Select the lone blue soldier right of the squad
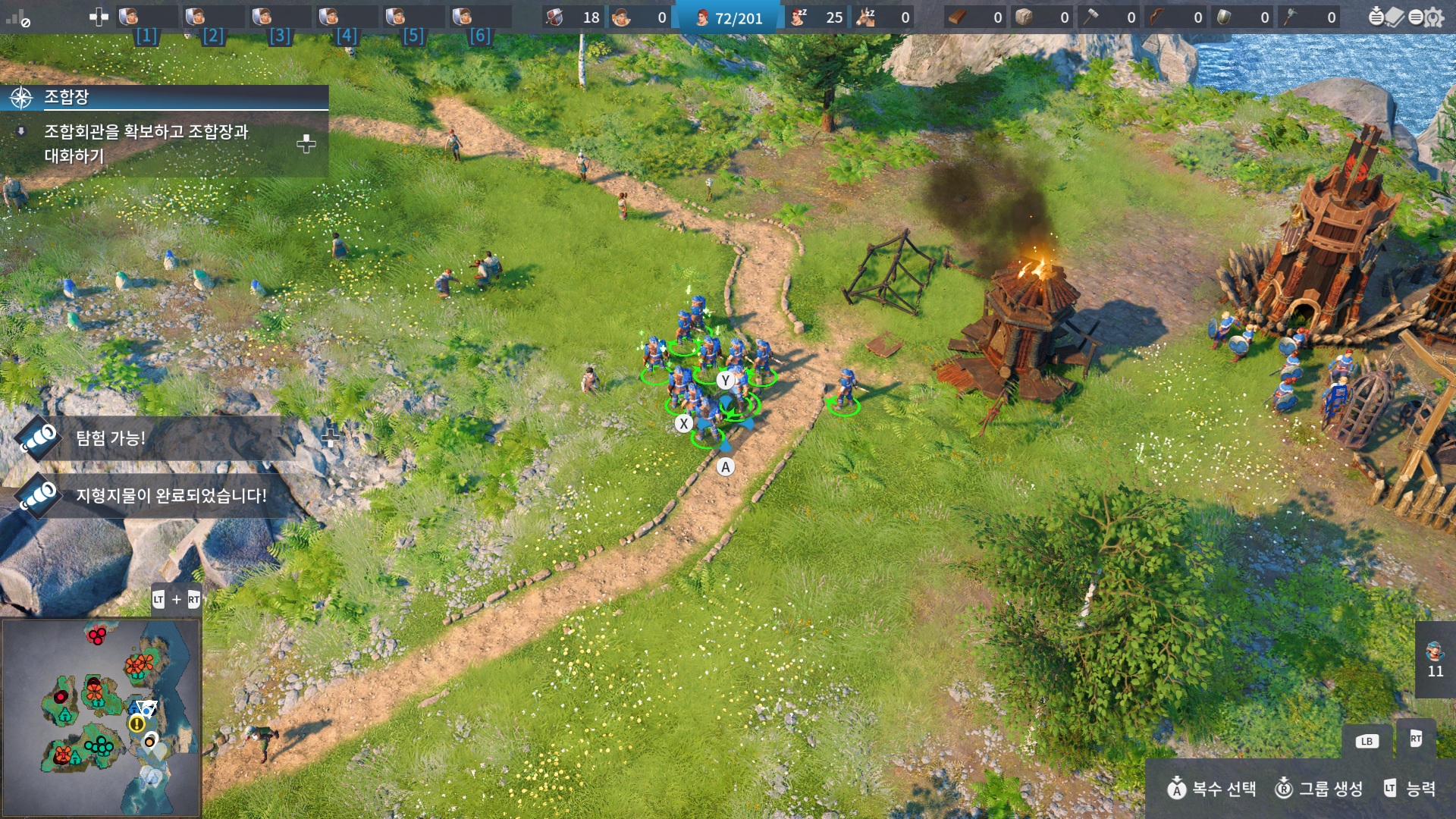Viewport: 1456px width, 819px height. pyautogui.click(x=845, y=389)
